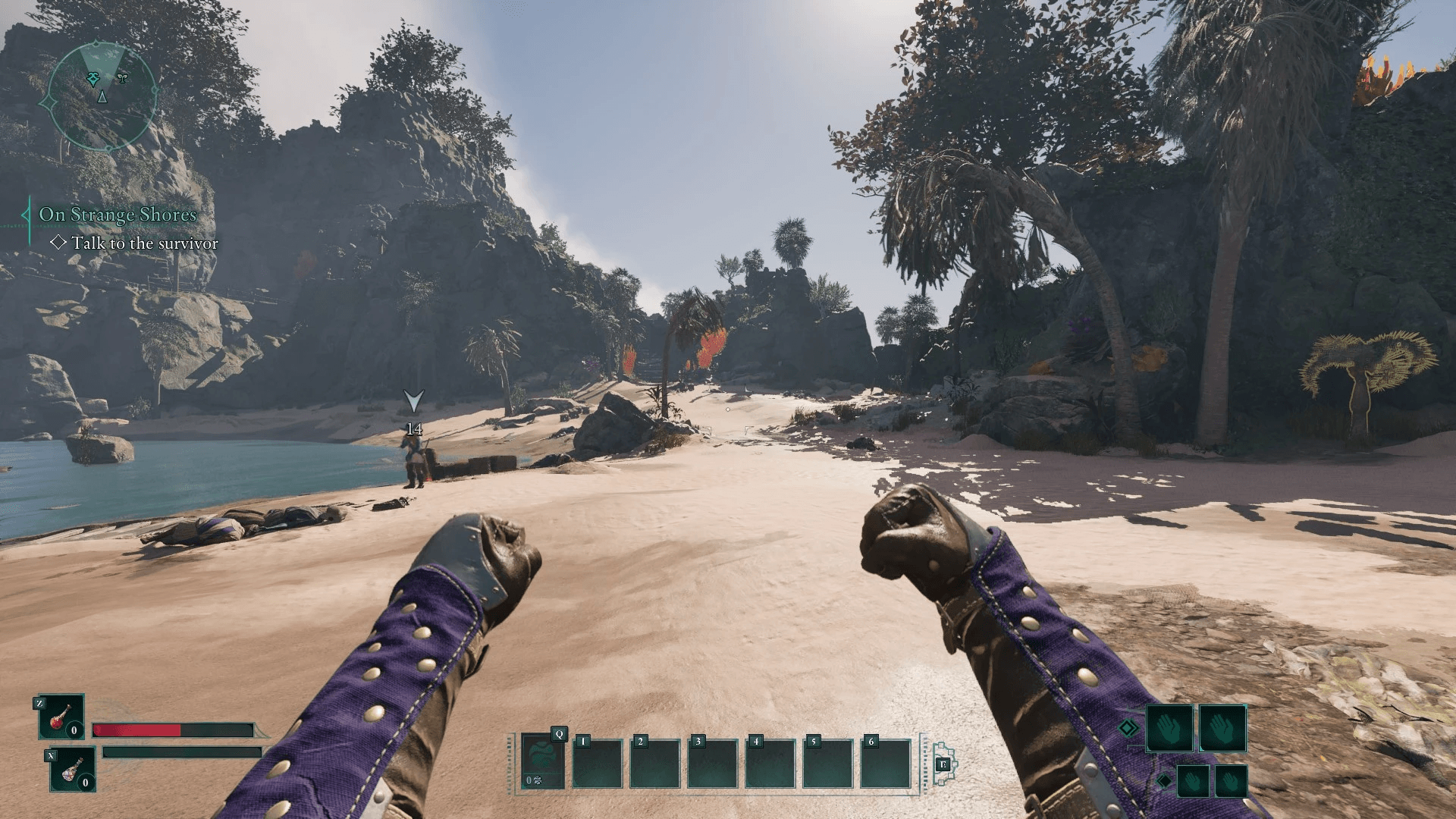Click the main hand unarmed fist icon
The height and width of the screenshot is (819, 1456).
pos(1170,729)
